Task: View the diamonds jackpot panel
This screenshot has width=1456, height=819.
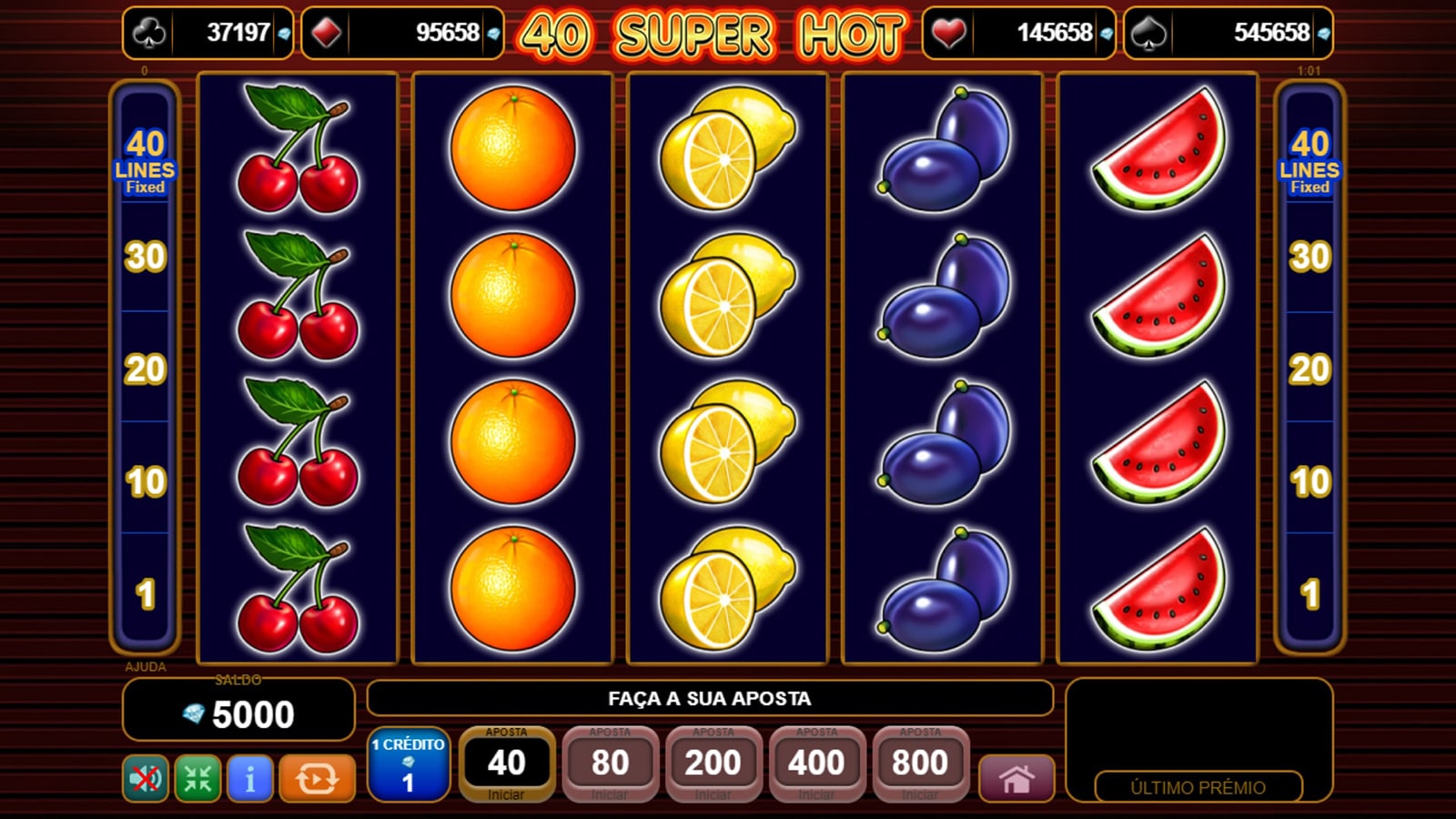Action: coord(402,34)
